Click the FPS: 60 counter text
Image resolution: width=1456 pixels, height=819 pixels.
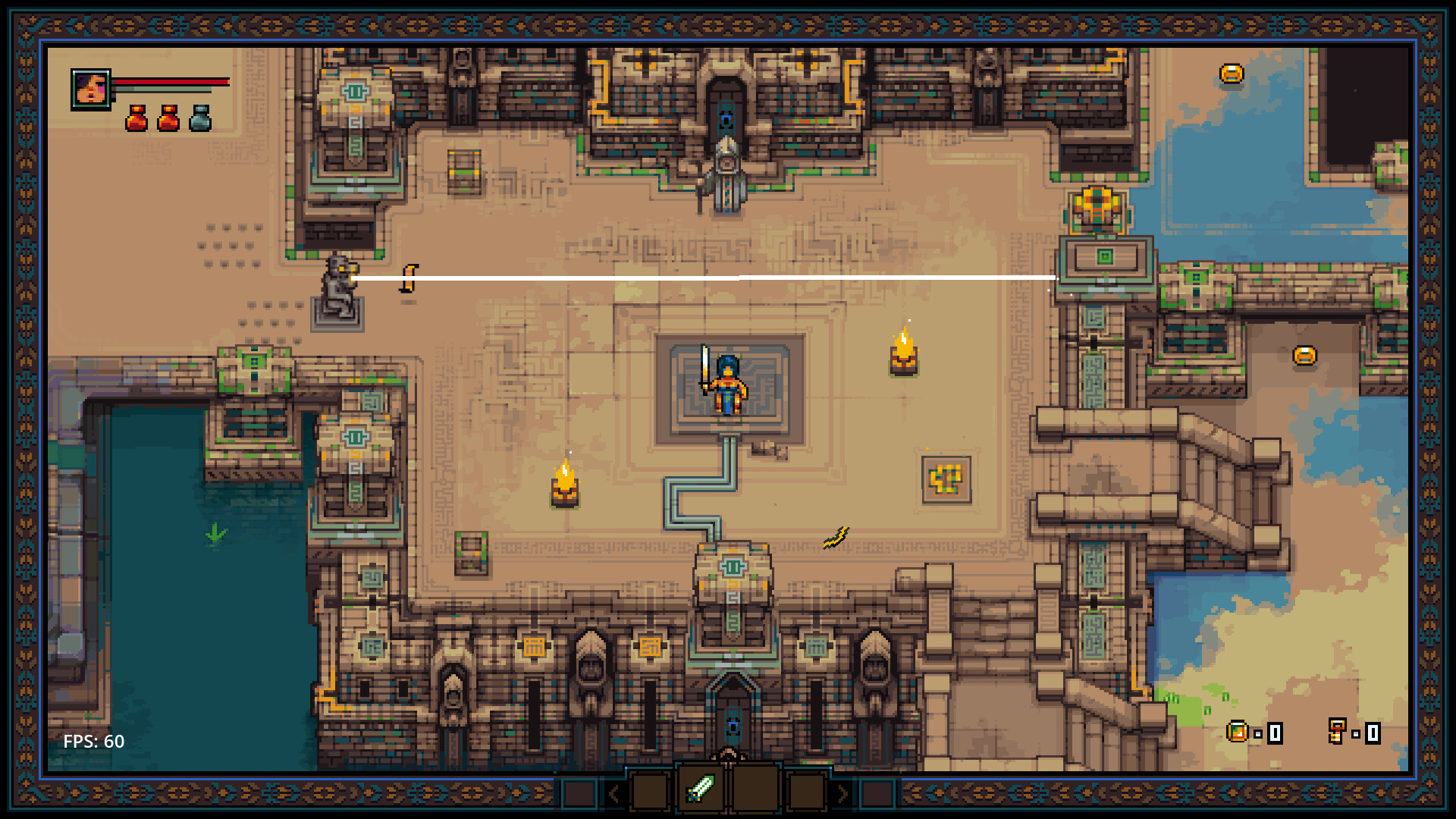point(93,742)
